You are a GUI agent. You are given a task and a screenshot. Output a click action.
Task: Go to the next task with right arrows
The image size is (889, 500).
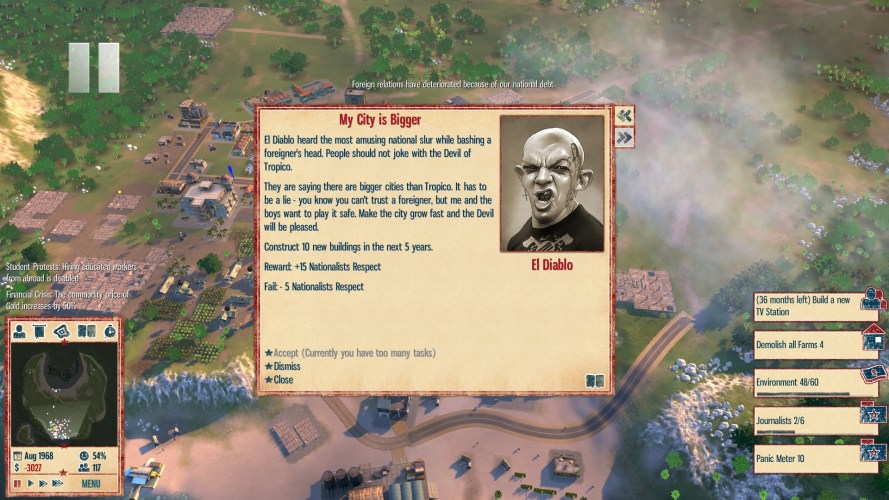(624, 137)
